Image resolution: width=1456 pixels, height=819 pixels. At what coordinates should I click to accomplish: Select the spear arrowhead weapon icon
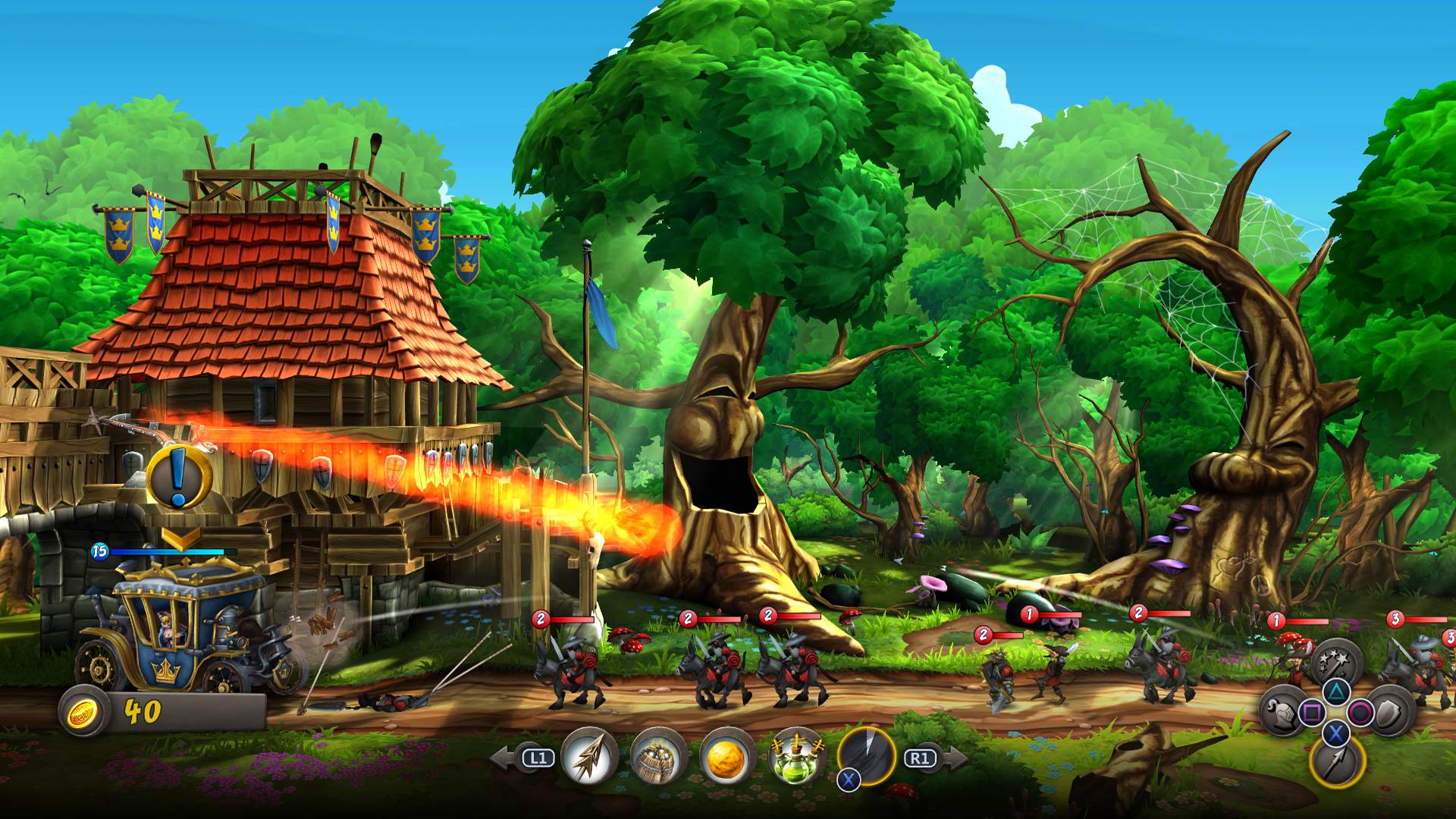[591, 755]
